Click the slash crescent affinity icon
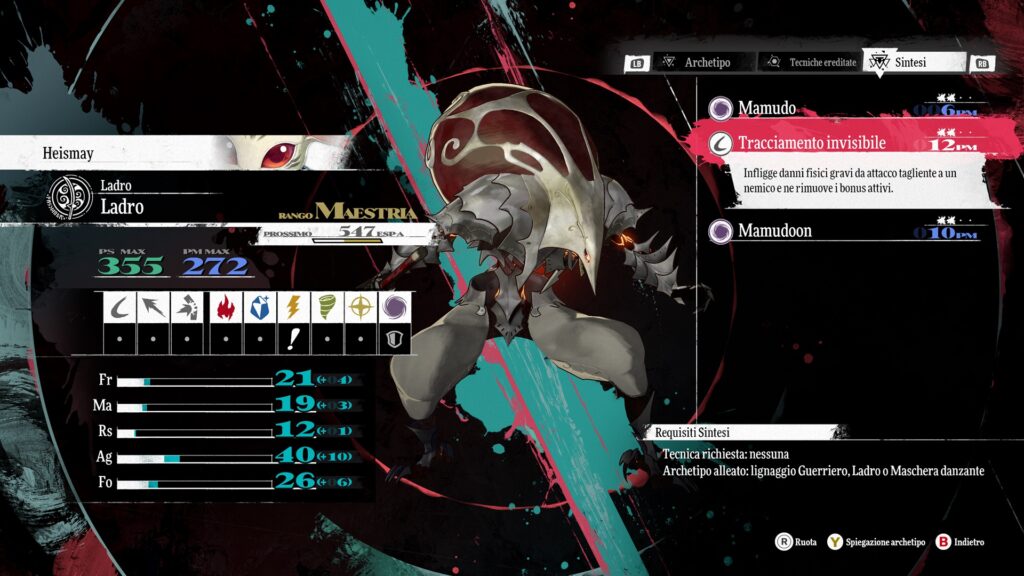Screen dimensions: 1024x576 tap(119, 307)
